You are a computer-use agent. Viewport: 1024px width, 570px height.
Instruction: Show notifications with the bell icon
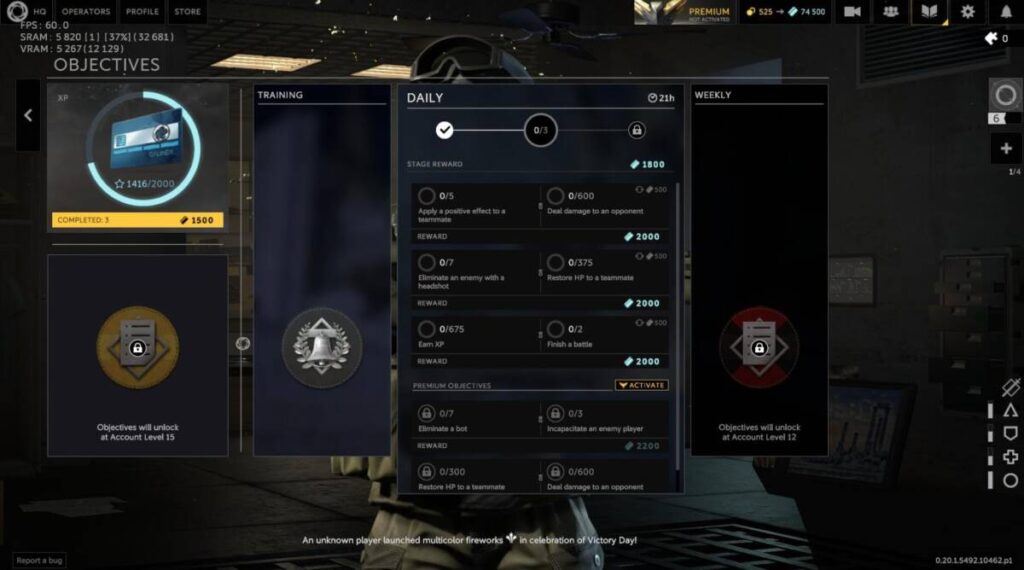[1006, 12]
